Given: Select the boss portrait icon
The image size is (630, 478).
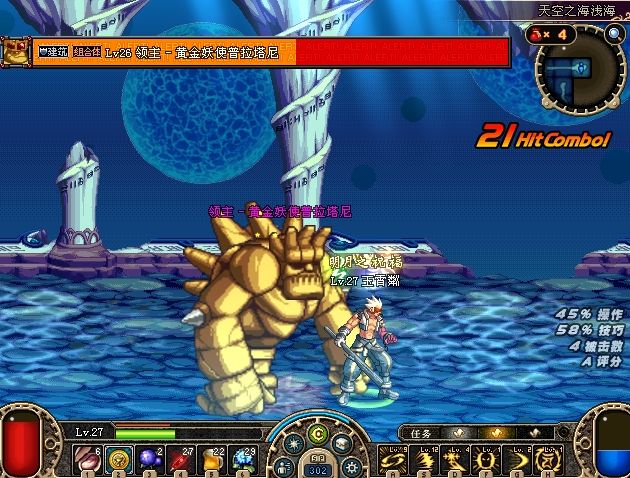Looking at the screenshot, I should [x=14, y=51].
